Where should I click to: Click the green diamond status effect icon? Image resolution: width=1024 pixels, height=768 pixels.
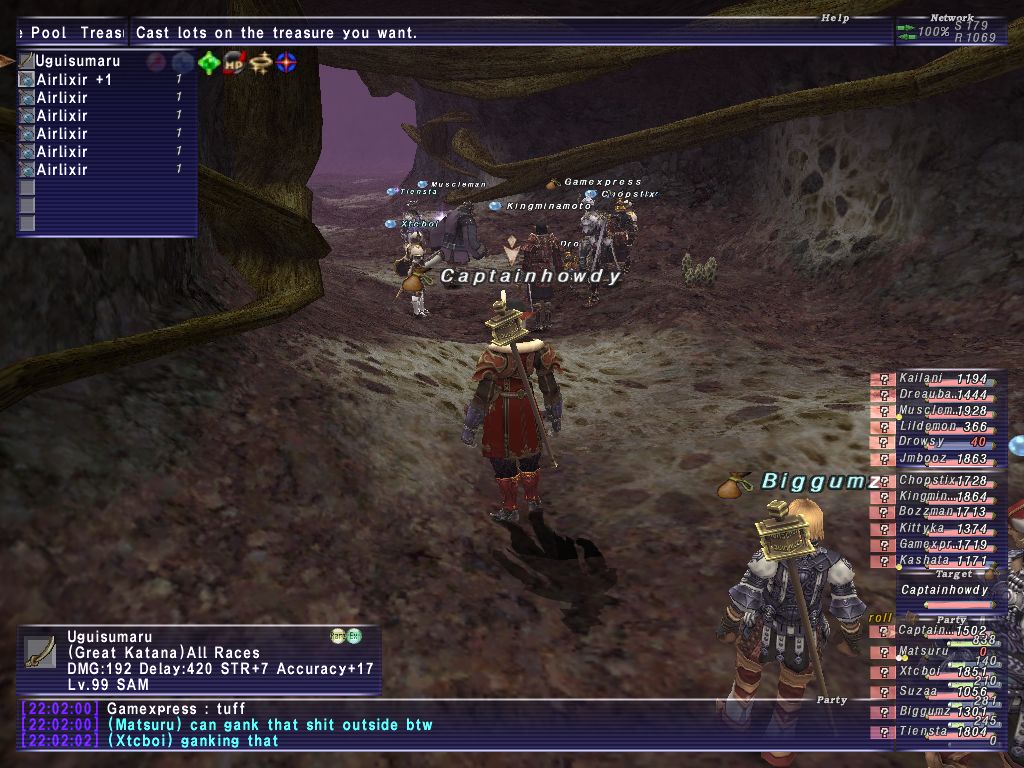tap(208, 63)
